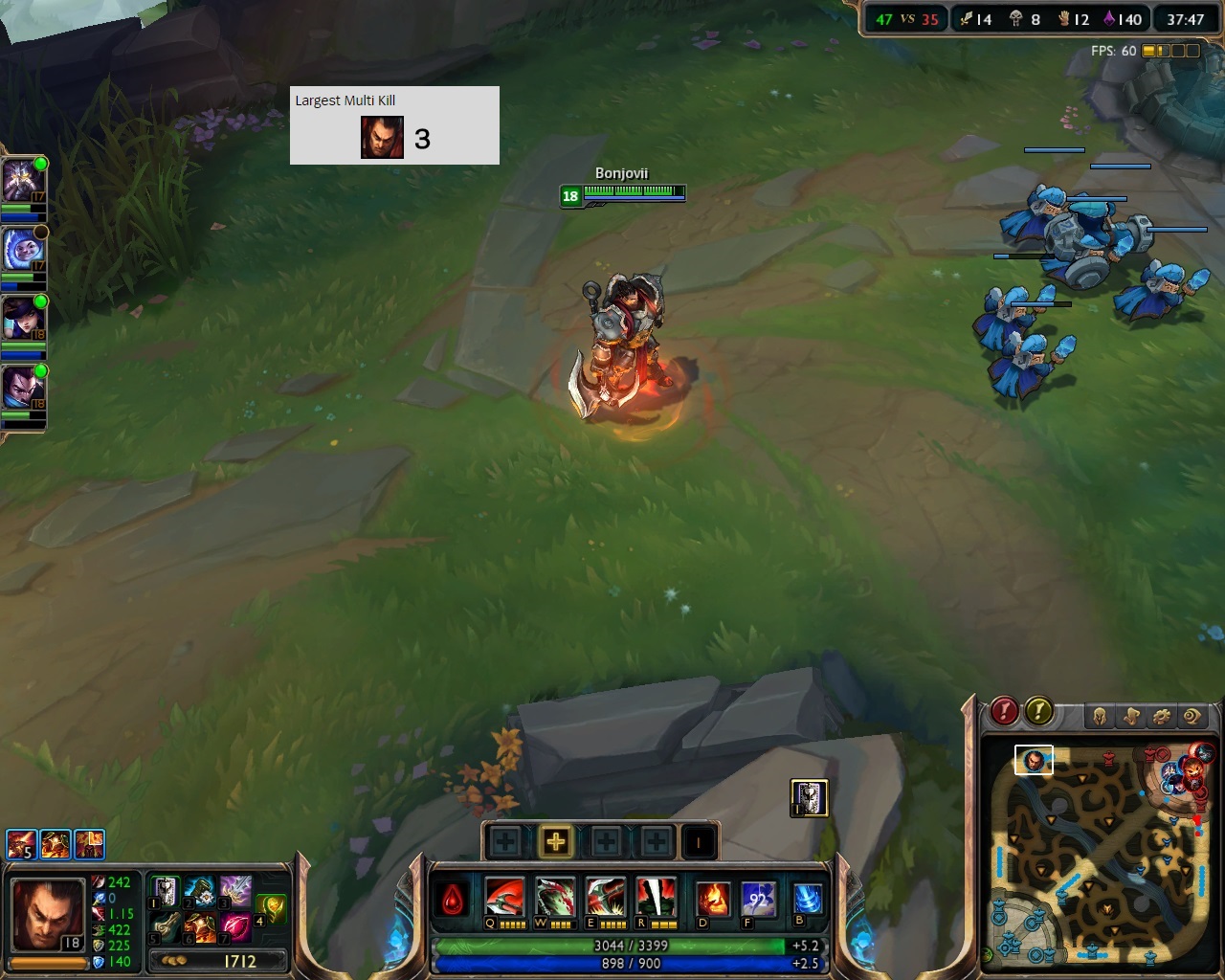Screen dimensions: 1225x980
Task: Select the purple sword item in slot 3
Action: click(235, 892)
